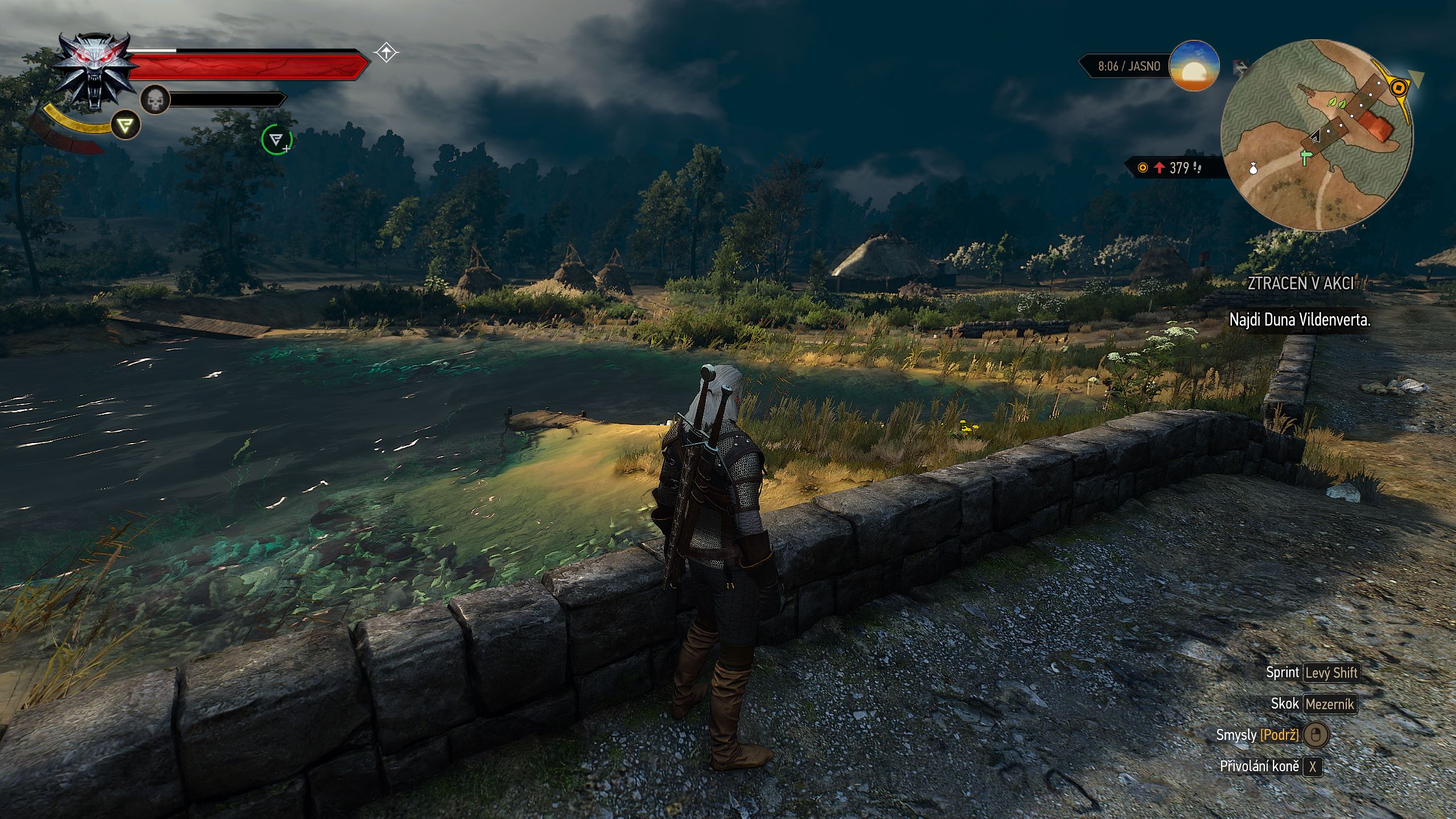Open the tracked quest Ztracen v akci
The image size is (1456, 819).
coord(1300,283)
